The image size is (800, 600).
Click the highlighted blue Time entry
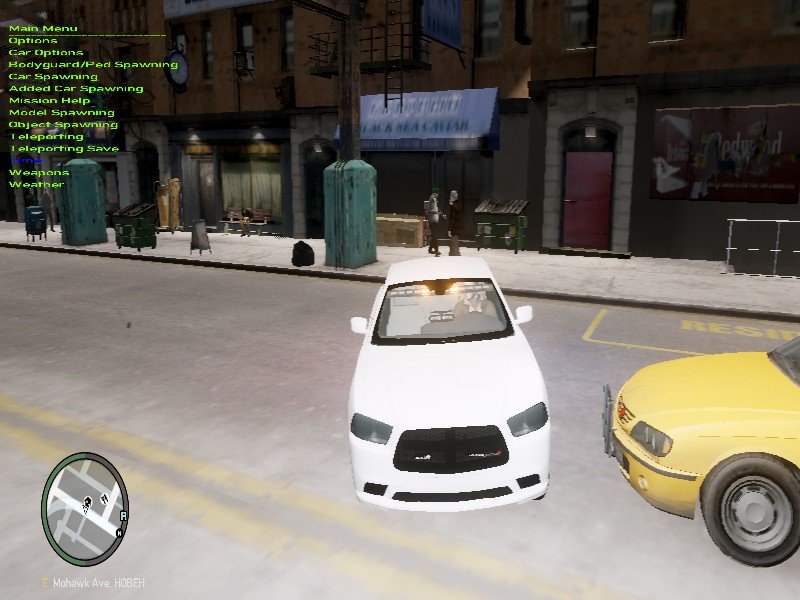point(26,160)
